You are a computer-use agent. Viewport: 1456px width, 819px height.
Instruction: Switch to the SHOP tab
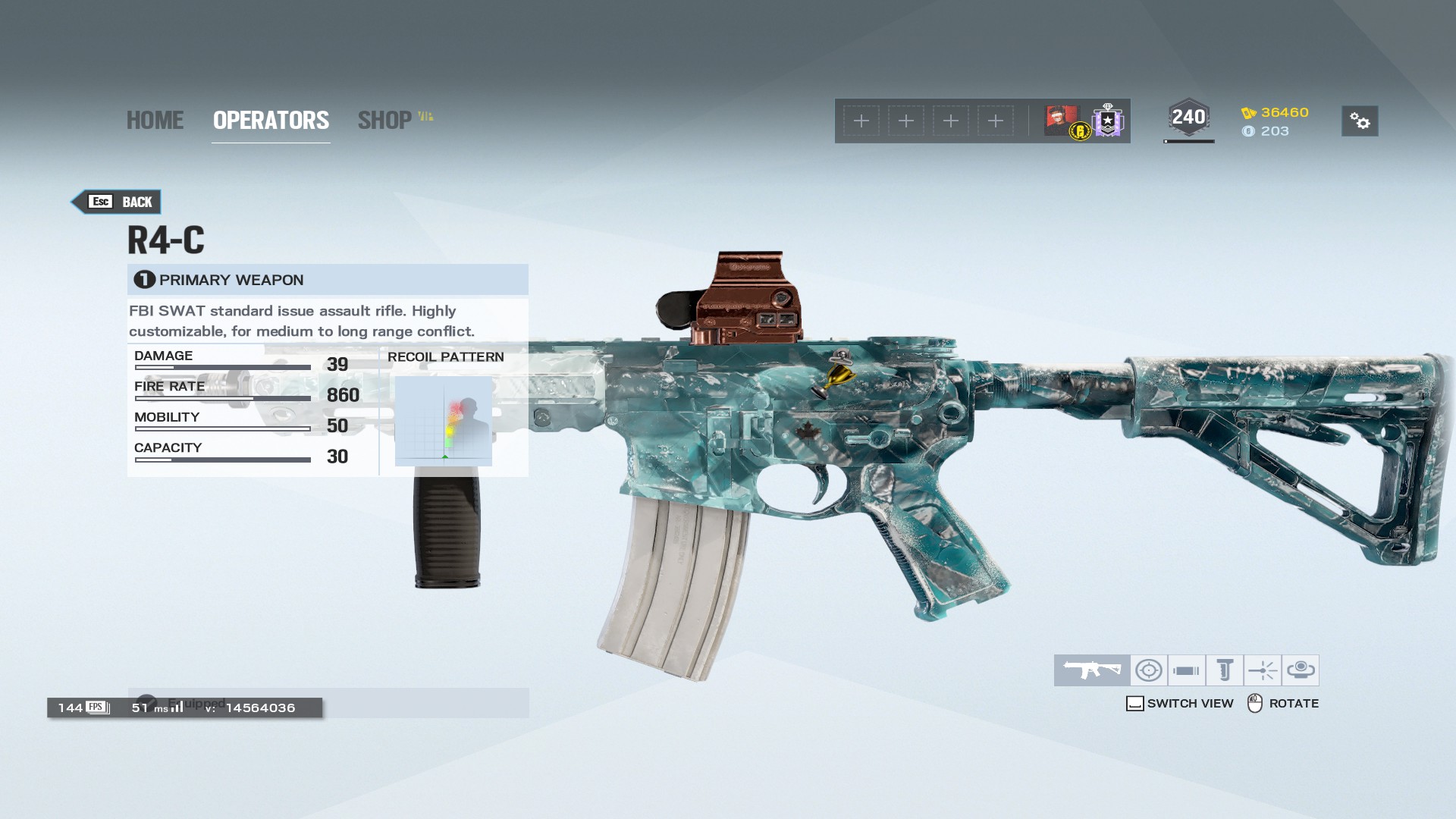tap(388, 120)
